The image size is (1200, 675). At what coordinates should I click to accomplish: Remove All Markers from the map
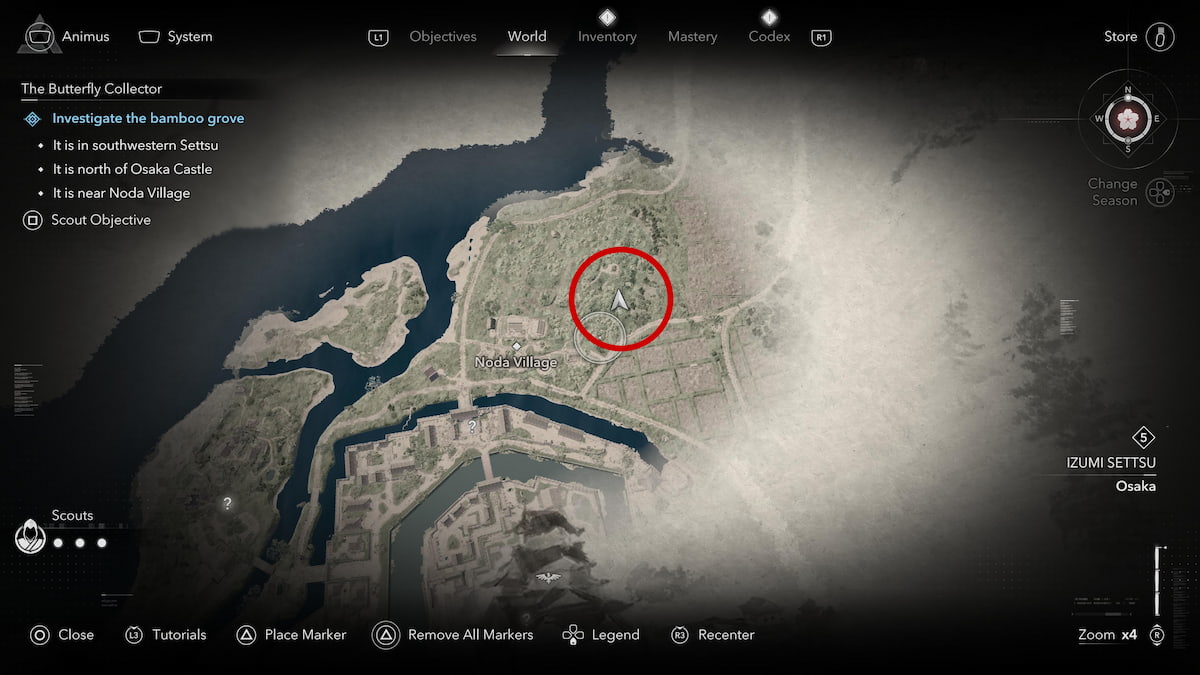click(453, 635)
